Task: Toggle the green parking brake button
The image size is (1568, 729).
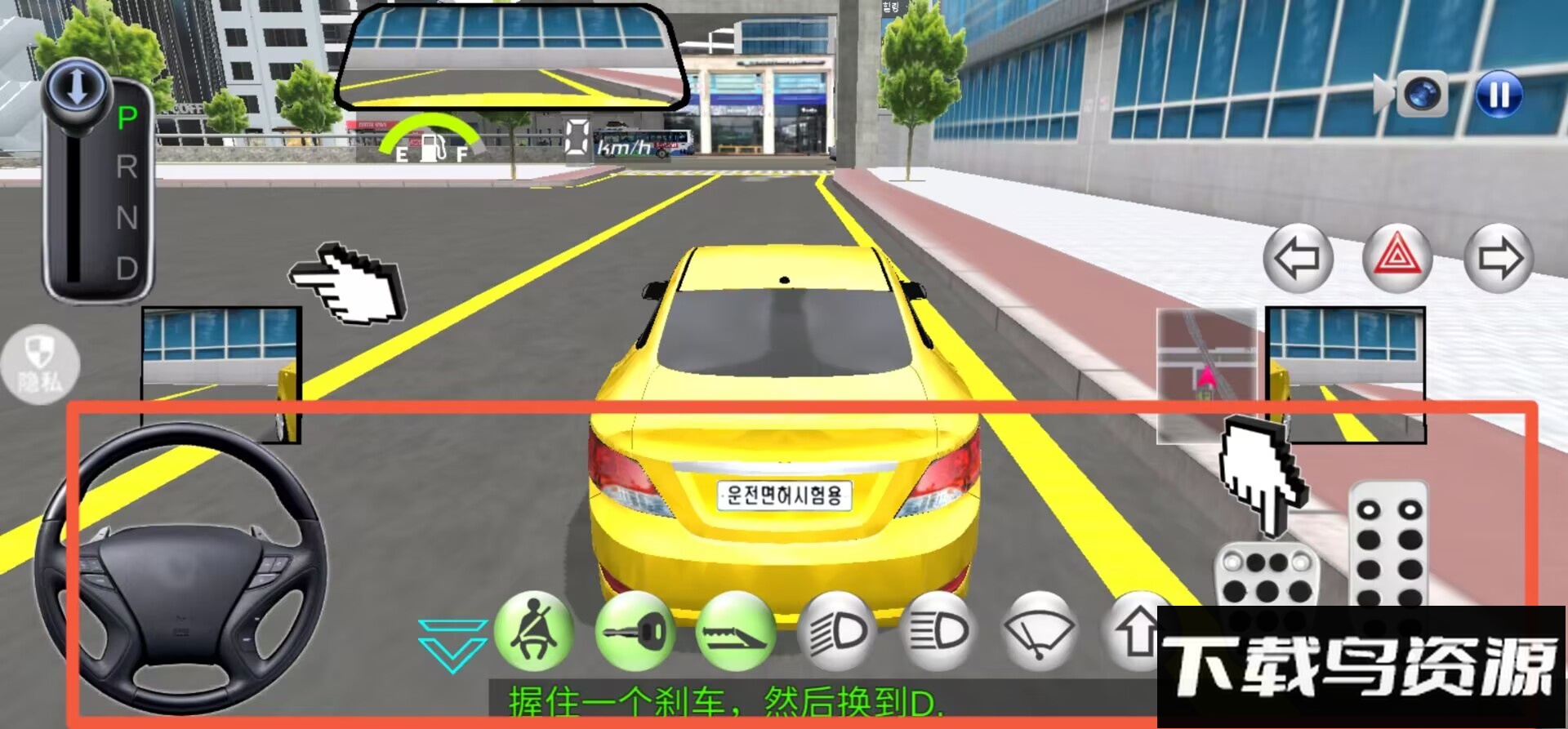Action: pyautogui.click(x=735, y=631)
